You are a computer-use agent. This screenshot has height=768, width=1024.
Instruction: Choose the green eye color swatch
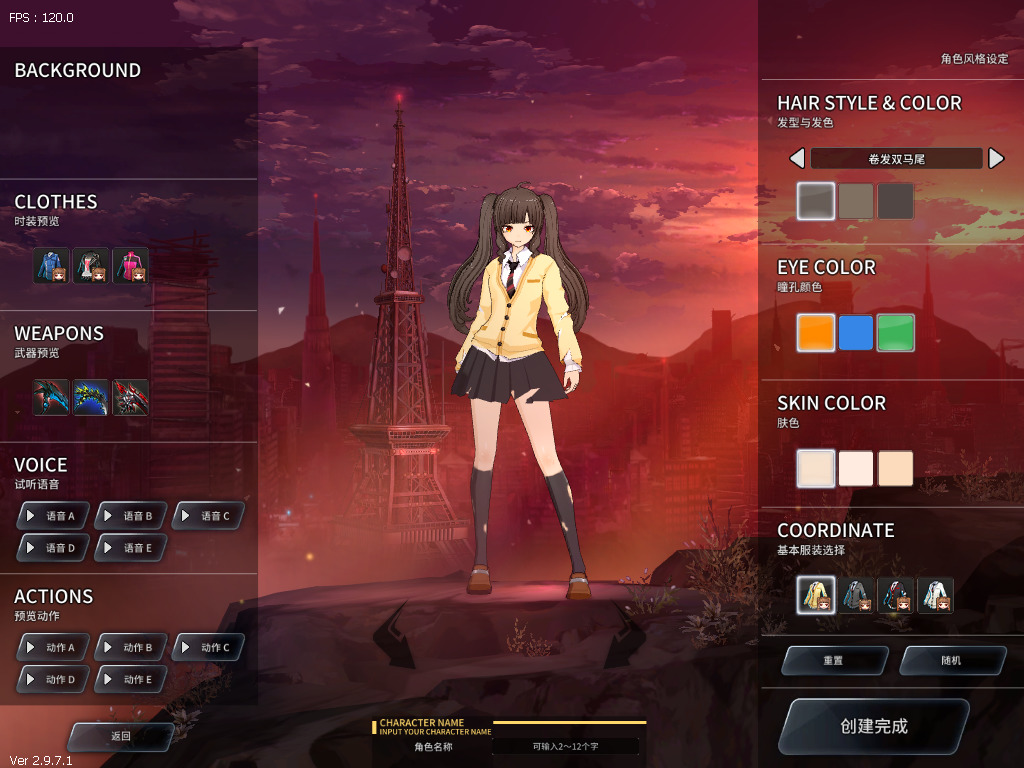point(896,333)
